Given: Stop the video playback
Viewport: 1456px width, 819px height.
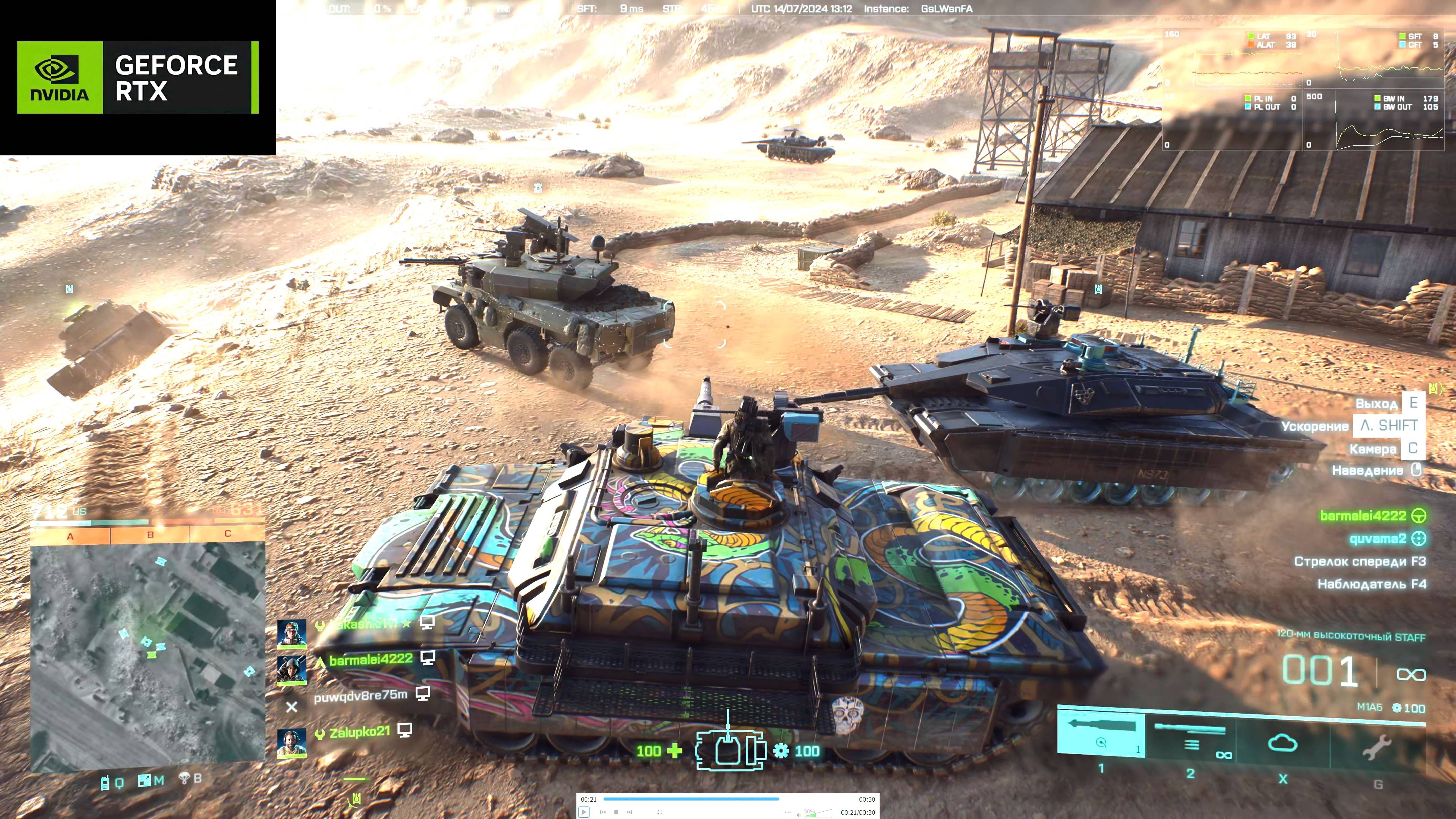Looking at the screenshot, I should pos(616,812).
